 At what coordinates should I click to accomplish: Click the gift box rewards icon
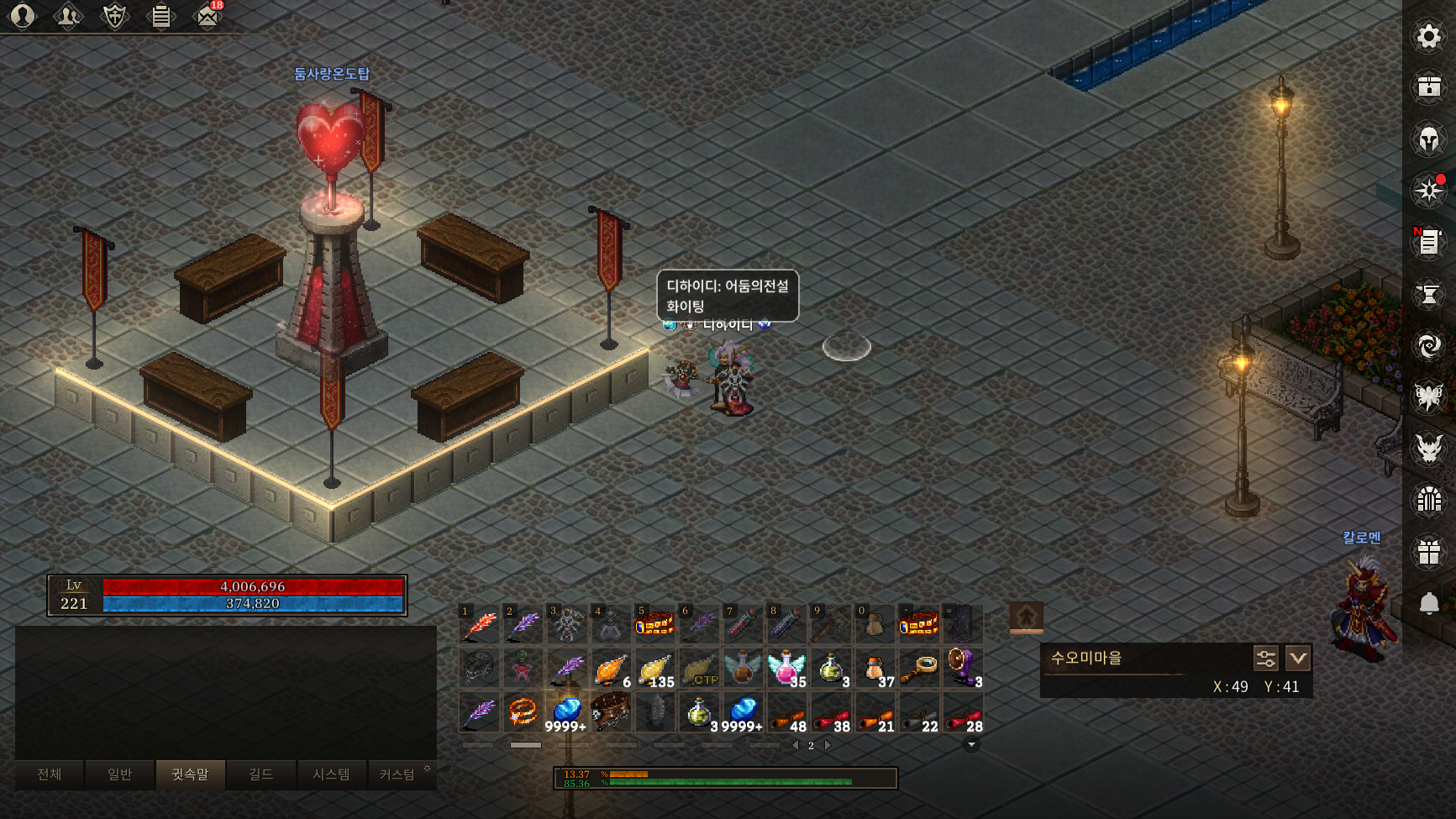(1428, 552)
